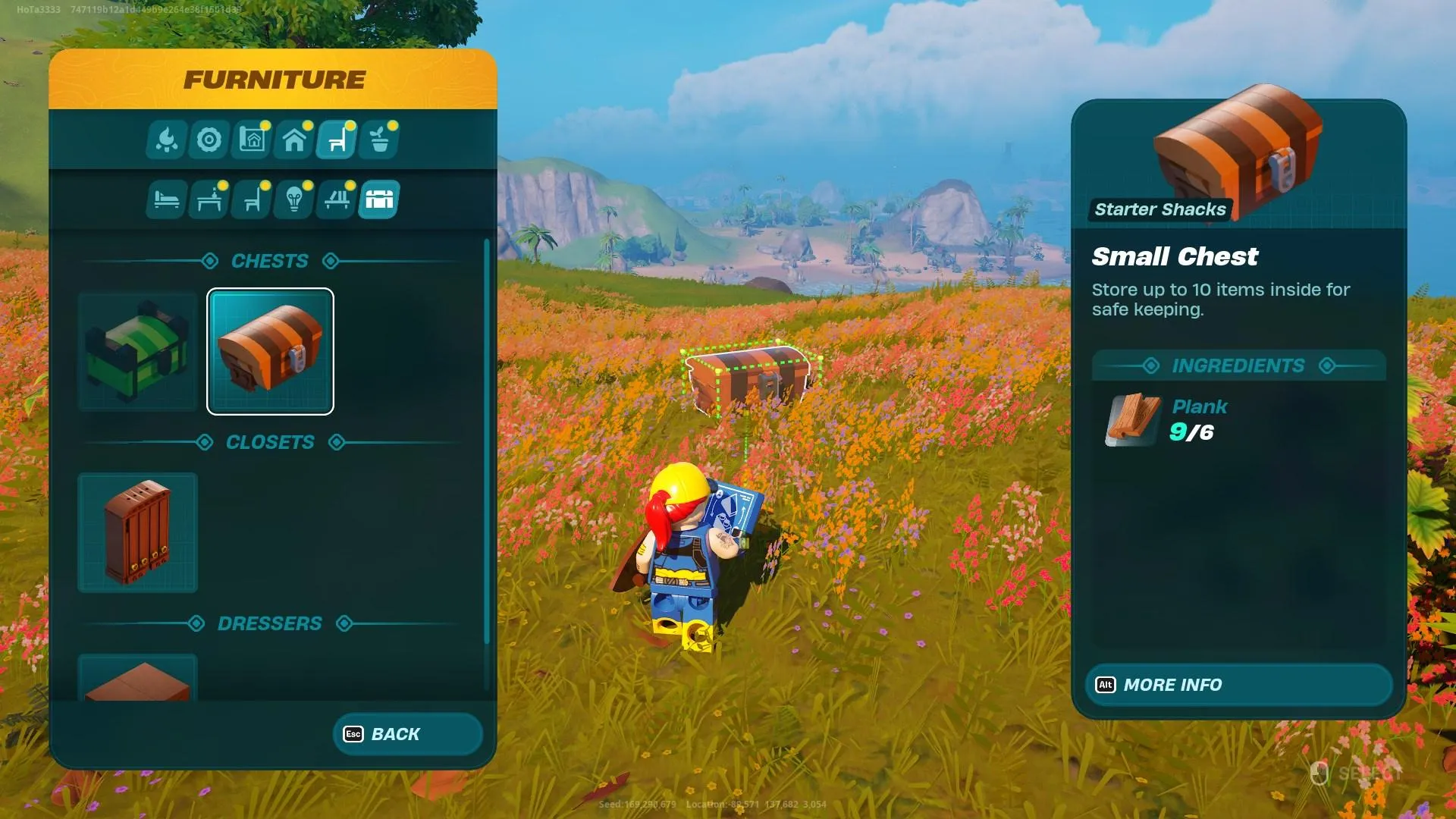Select the green chest build recipe
Screen dimensions: 1456x819
pyautogui.click(x=137, y=351)
